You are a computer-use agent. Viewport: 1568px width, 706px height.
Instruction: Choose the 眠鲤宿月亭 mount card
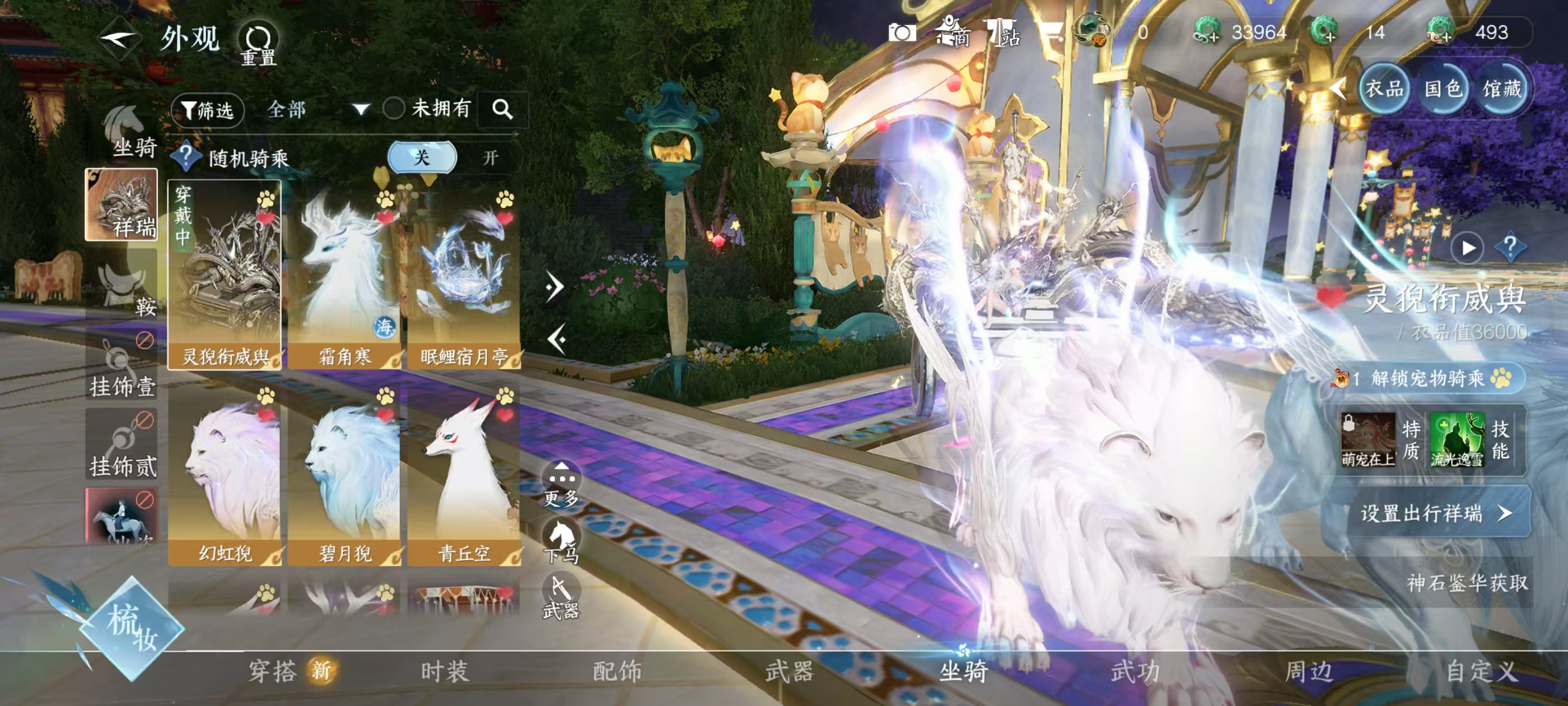(x=464, y=275)
